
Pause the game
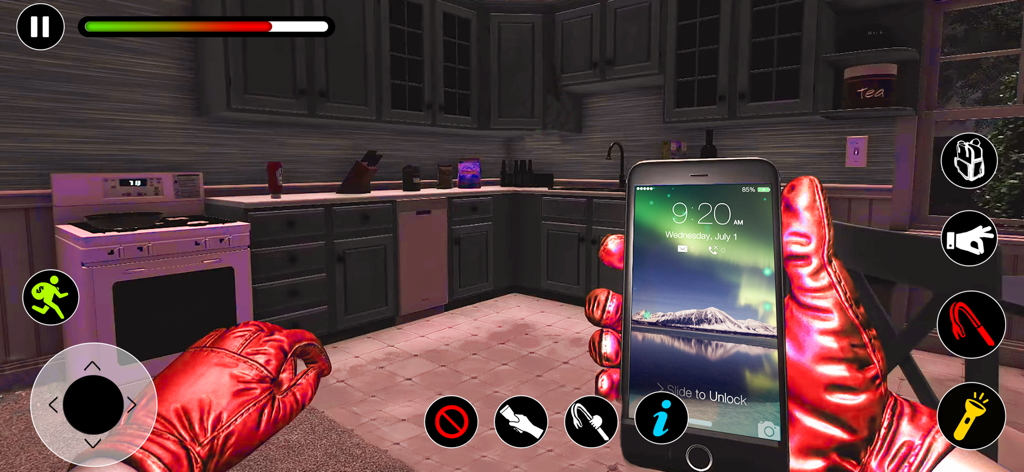(x=40, y=27)
